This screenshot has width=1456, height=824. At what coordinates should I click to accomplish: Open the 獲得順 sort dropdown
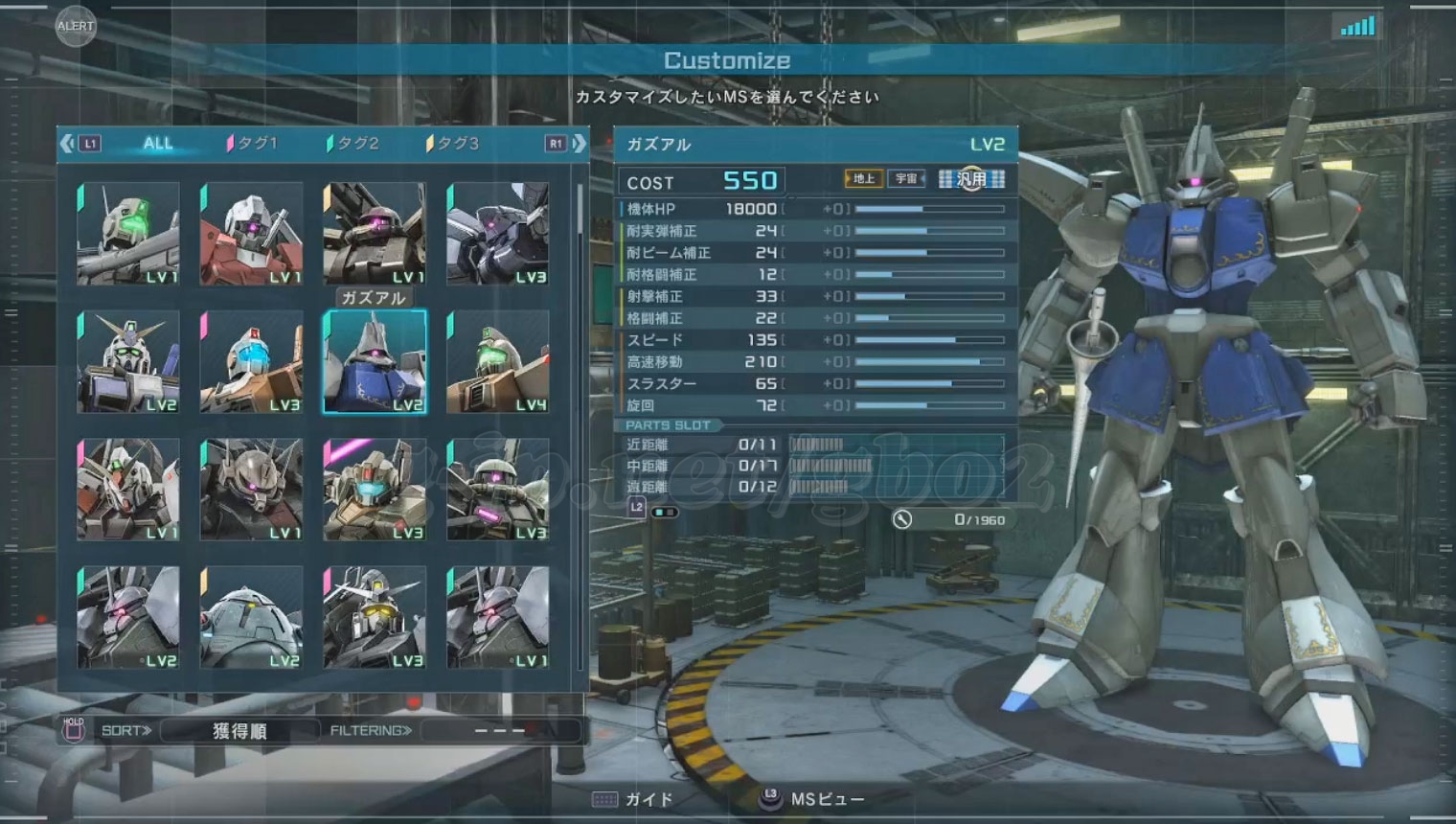239,731
